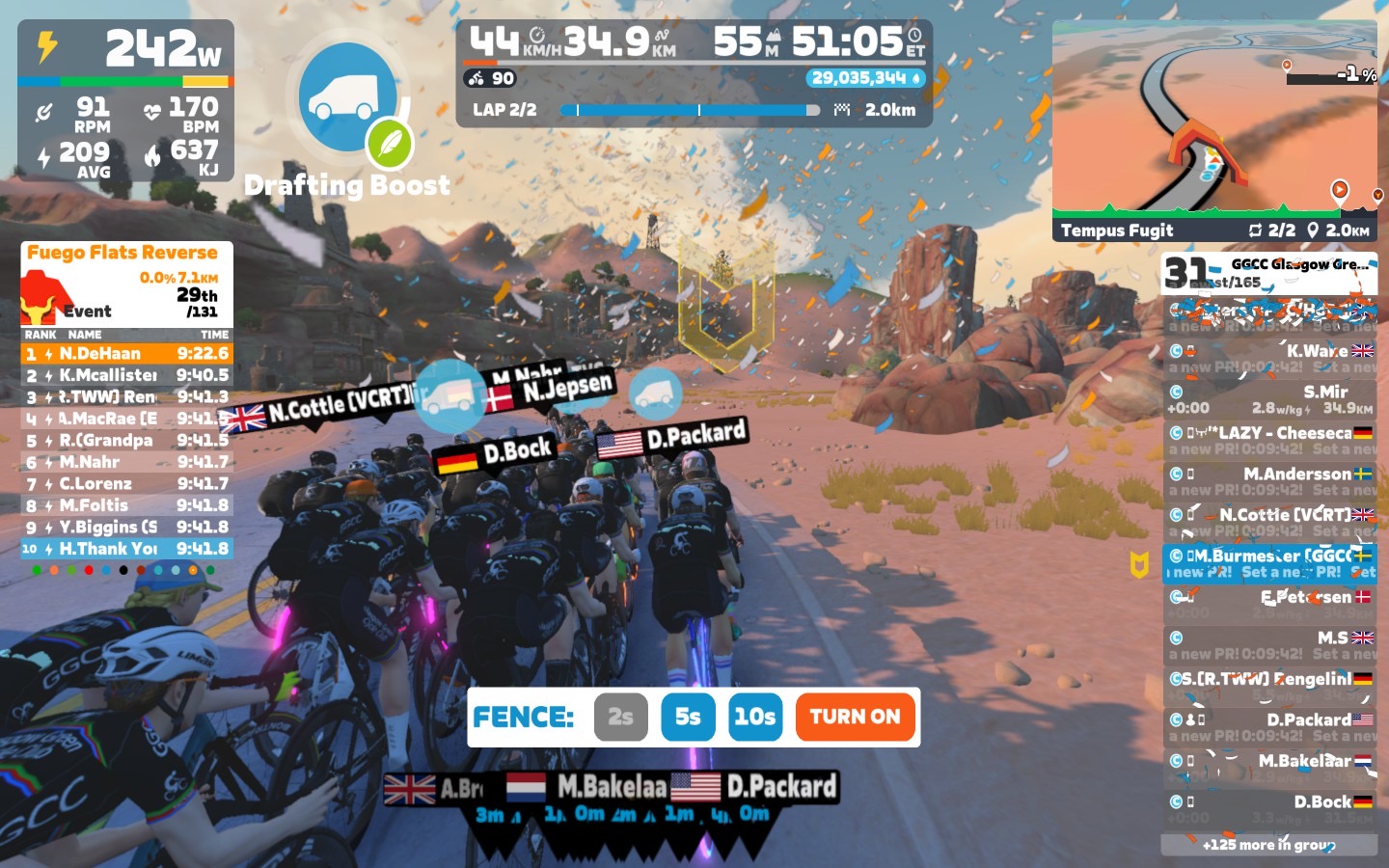Set fence gap to 2s
The image size is (1389, 868).
click(620, 717)
